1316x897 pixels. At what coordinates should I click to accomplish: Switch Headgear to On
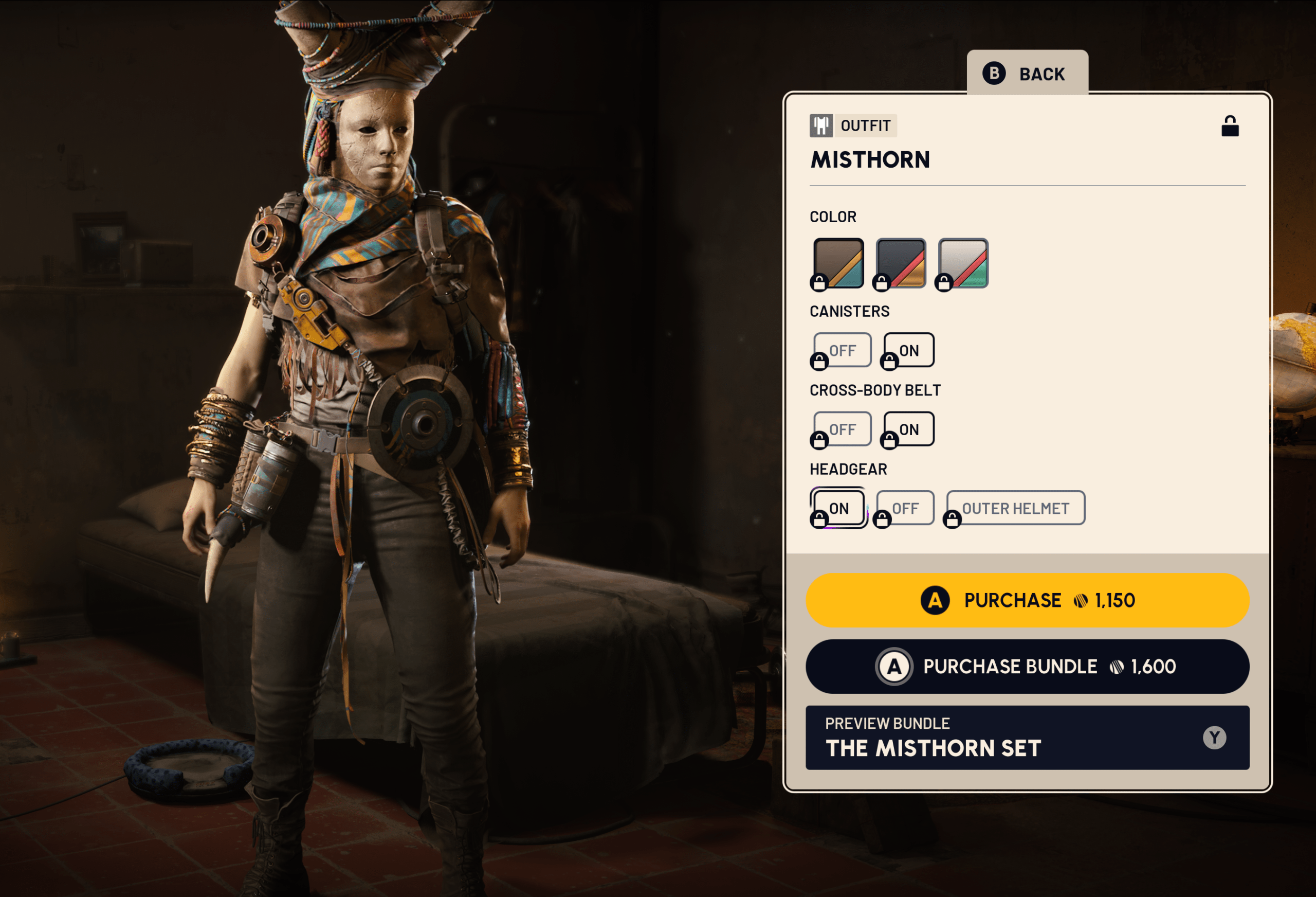point(838,508)
